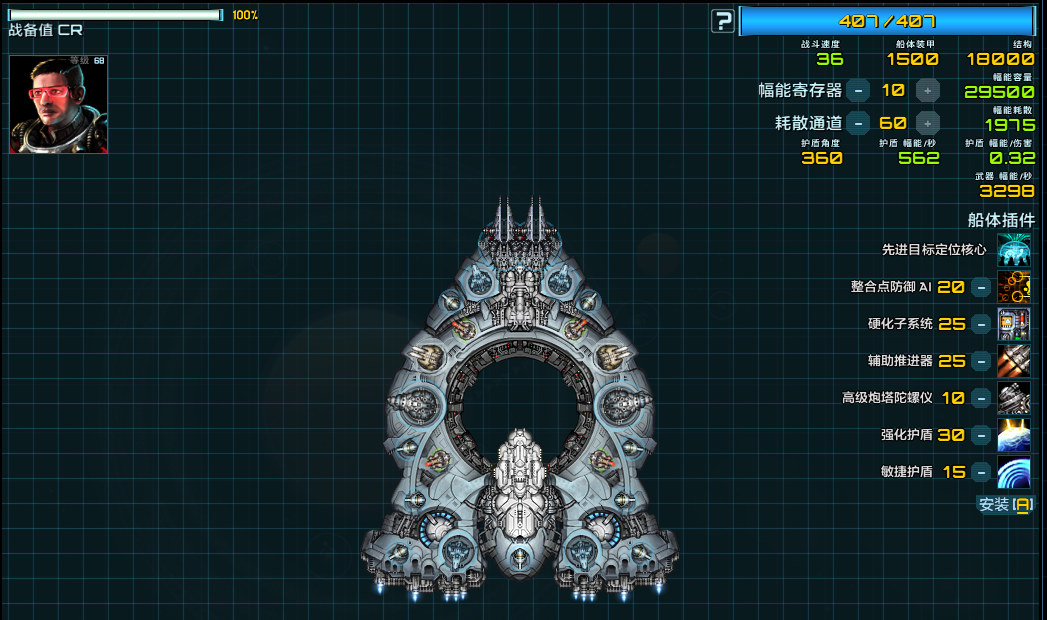Add a 耗散通道 vent with plus button
This screenshot has height=620, width=1047.
pos(928,124)
